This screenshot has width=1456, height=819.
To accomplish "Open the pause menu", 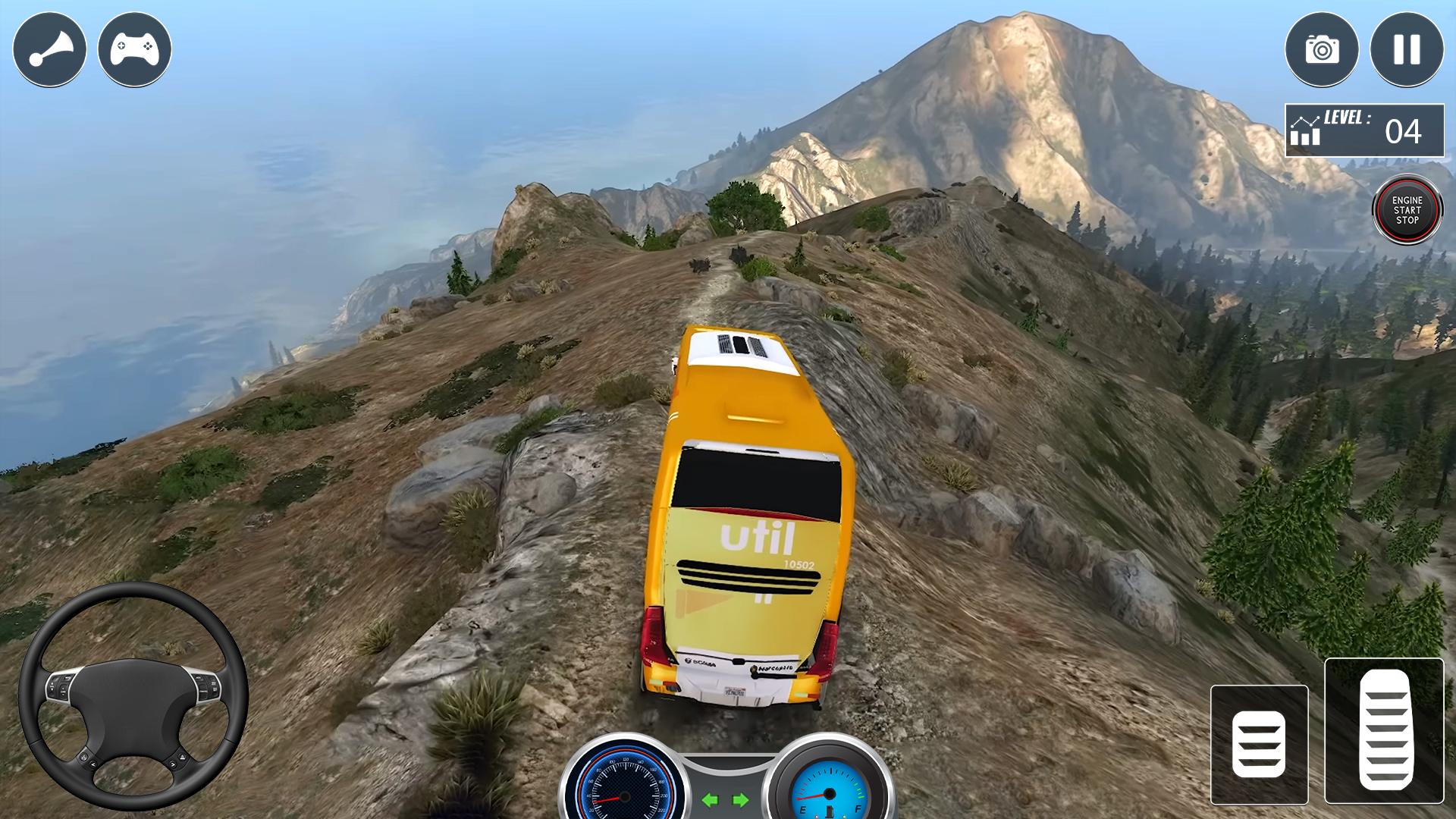I will [x=1407, y=49].
